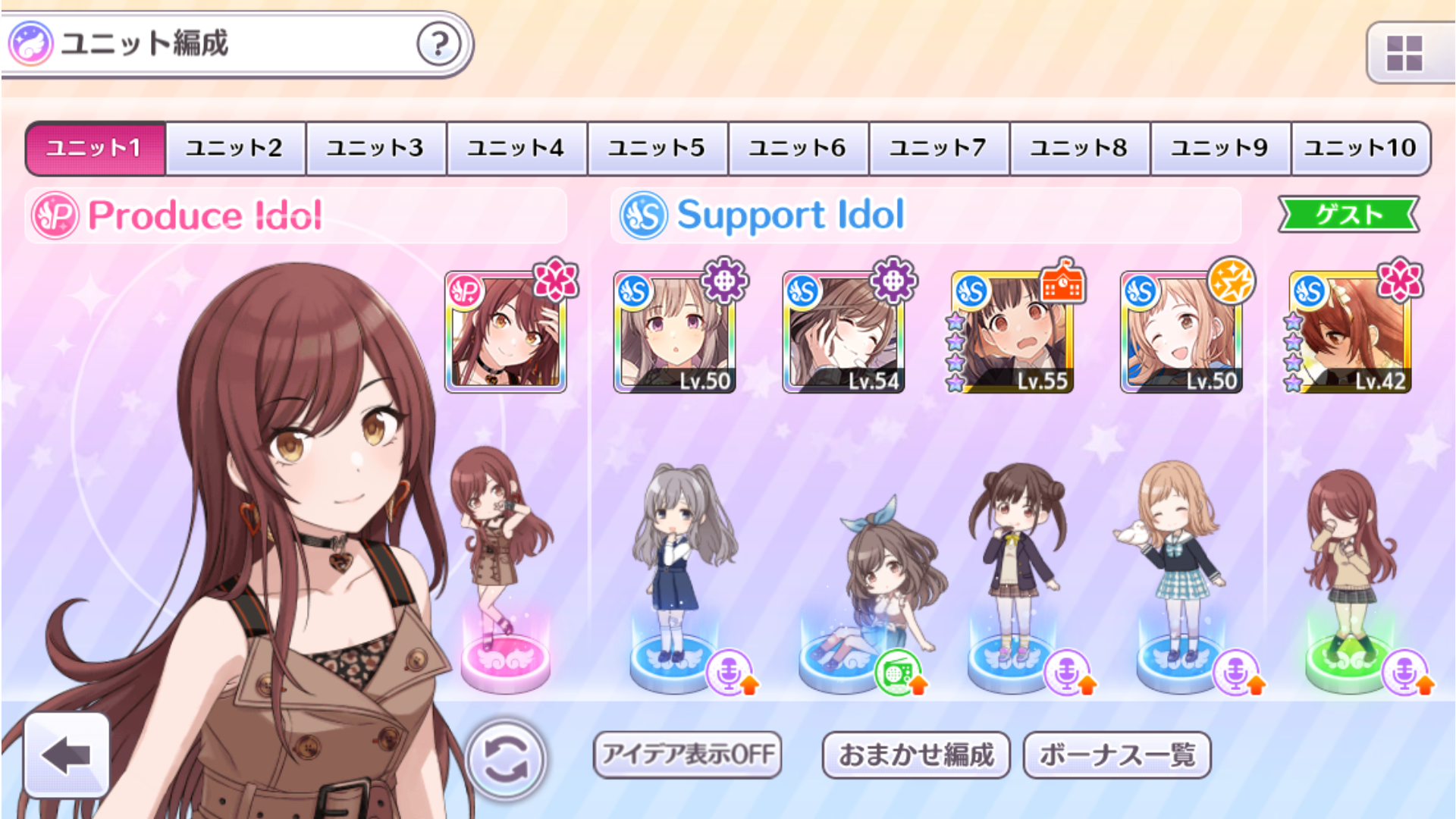
Task: Go back with the arrow button
Action: click(x=67, y=755)
